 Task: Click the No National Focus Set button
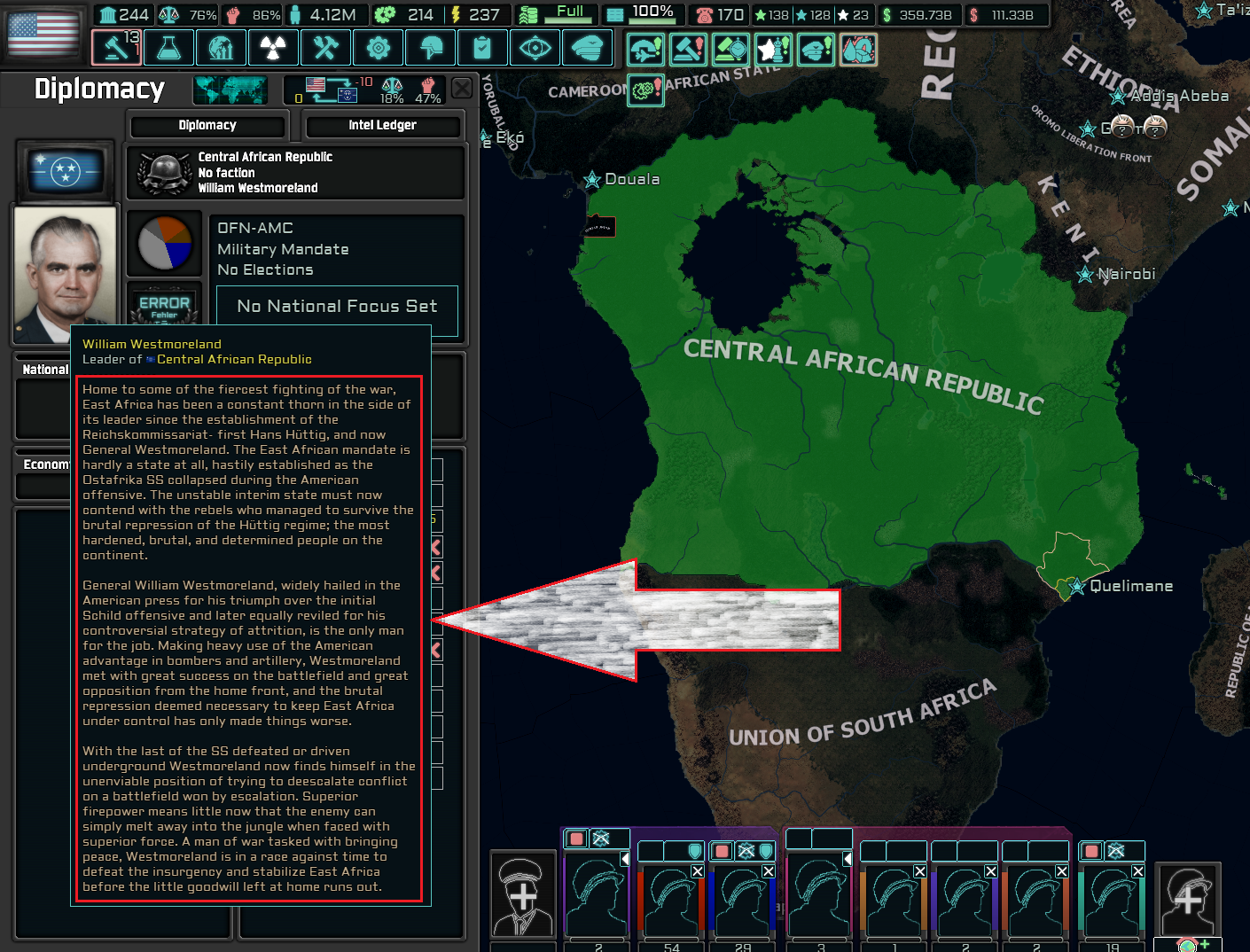[337, 306]
